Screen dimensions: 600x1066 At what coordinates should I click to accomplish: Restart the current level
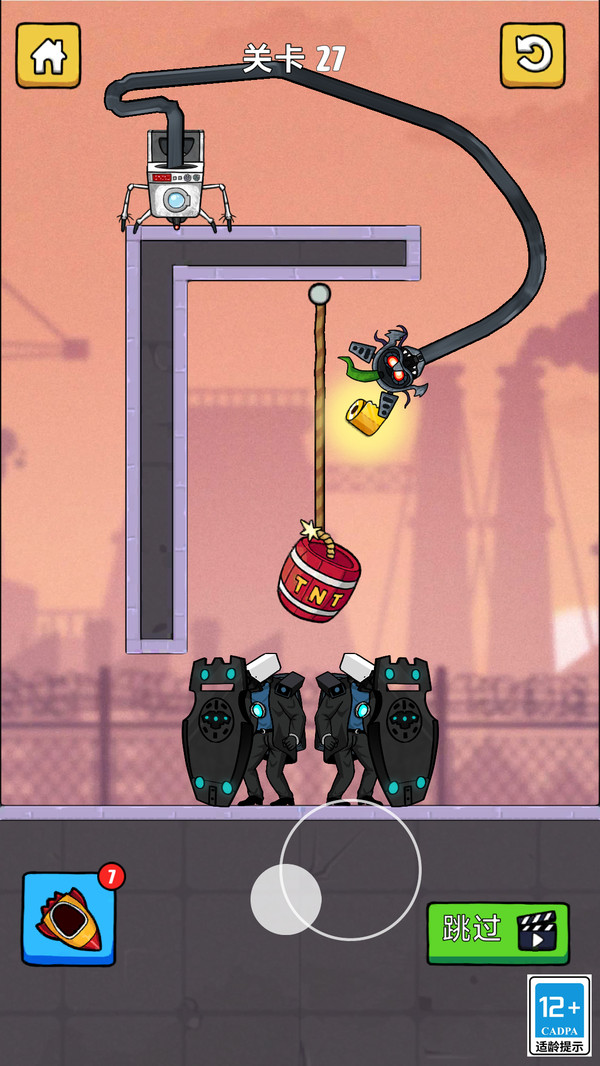[532, 55]
